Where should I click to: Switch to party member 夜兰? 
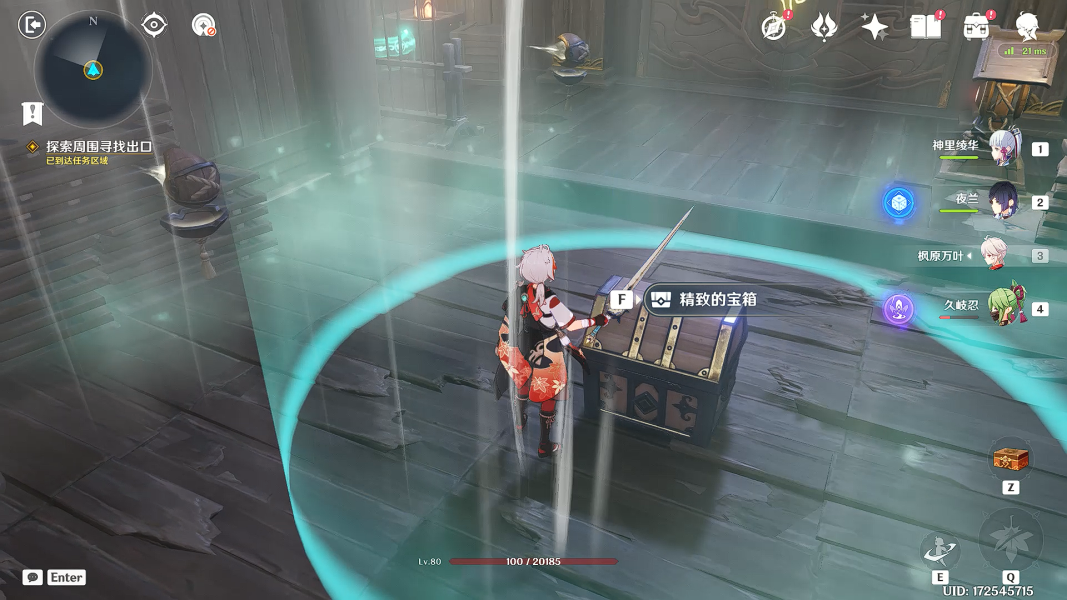[x=1002, y=202]
